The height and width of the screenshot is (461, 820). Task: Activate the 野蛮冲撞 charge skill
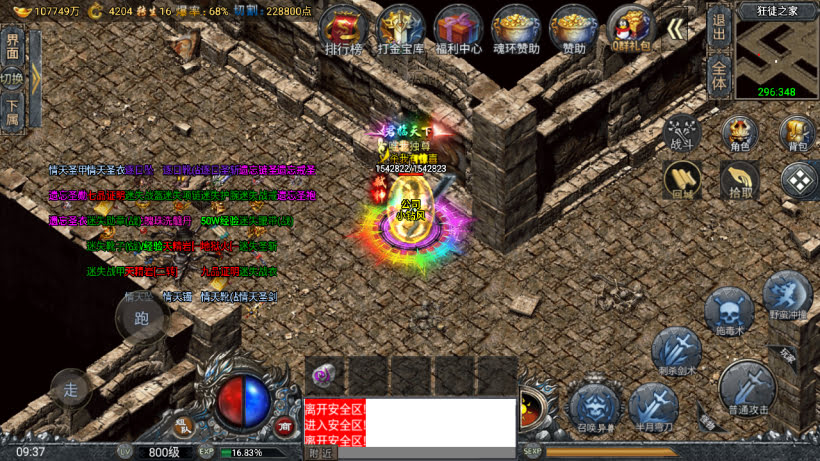pyautogui.click(x=787, y=296)
